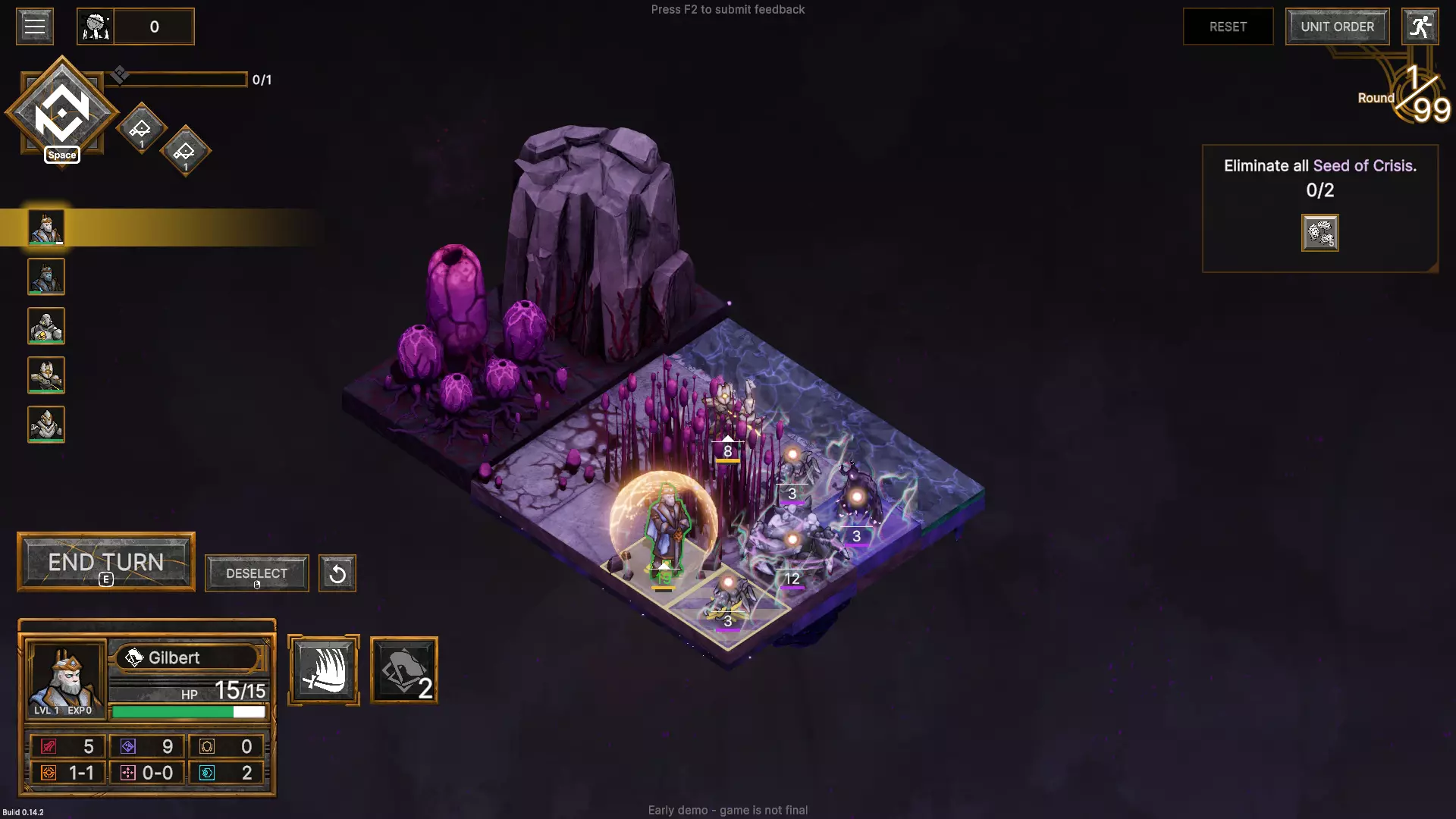Select the cyan movement stat icon
The image size is (1456, 819).
[207, 773]
